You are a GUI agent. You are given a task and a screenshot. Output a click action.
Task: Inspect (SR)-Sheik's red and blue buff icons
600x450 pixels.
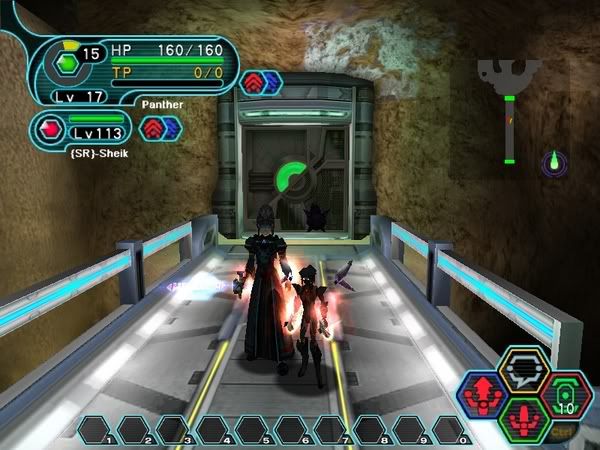click(159, 128)
